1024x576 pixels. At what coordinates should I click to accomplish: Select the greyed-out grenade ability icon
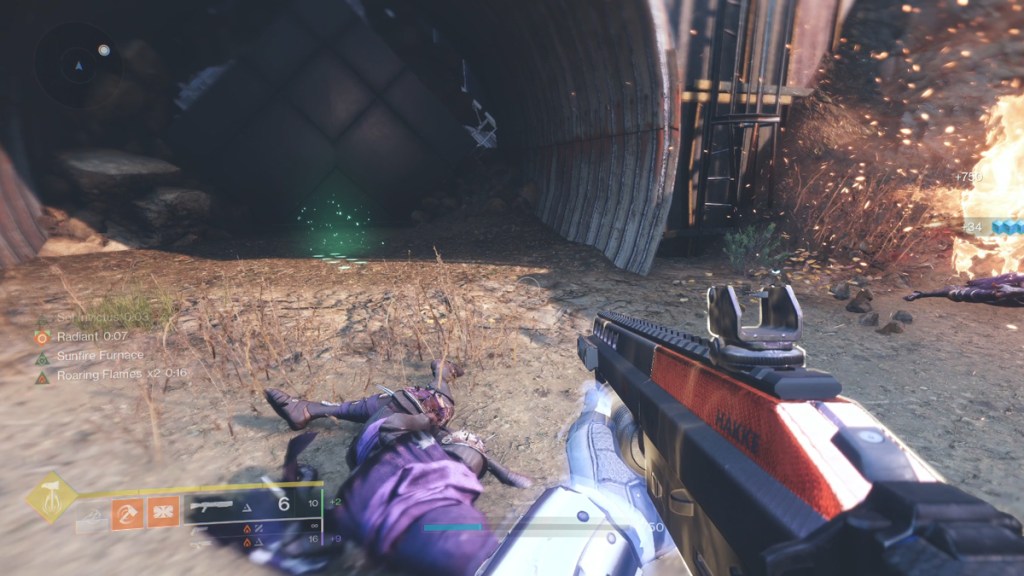pos(91,517)
